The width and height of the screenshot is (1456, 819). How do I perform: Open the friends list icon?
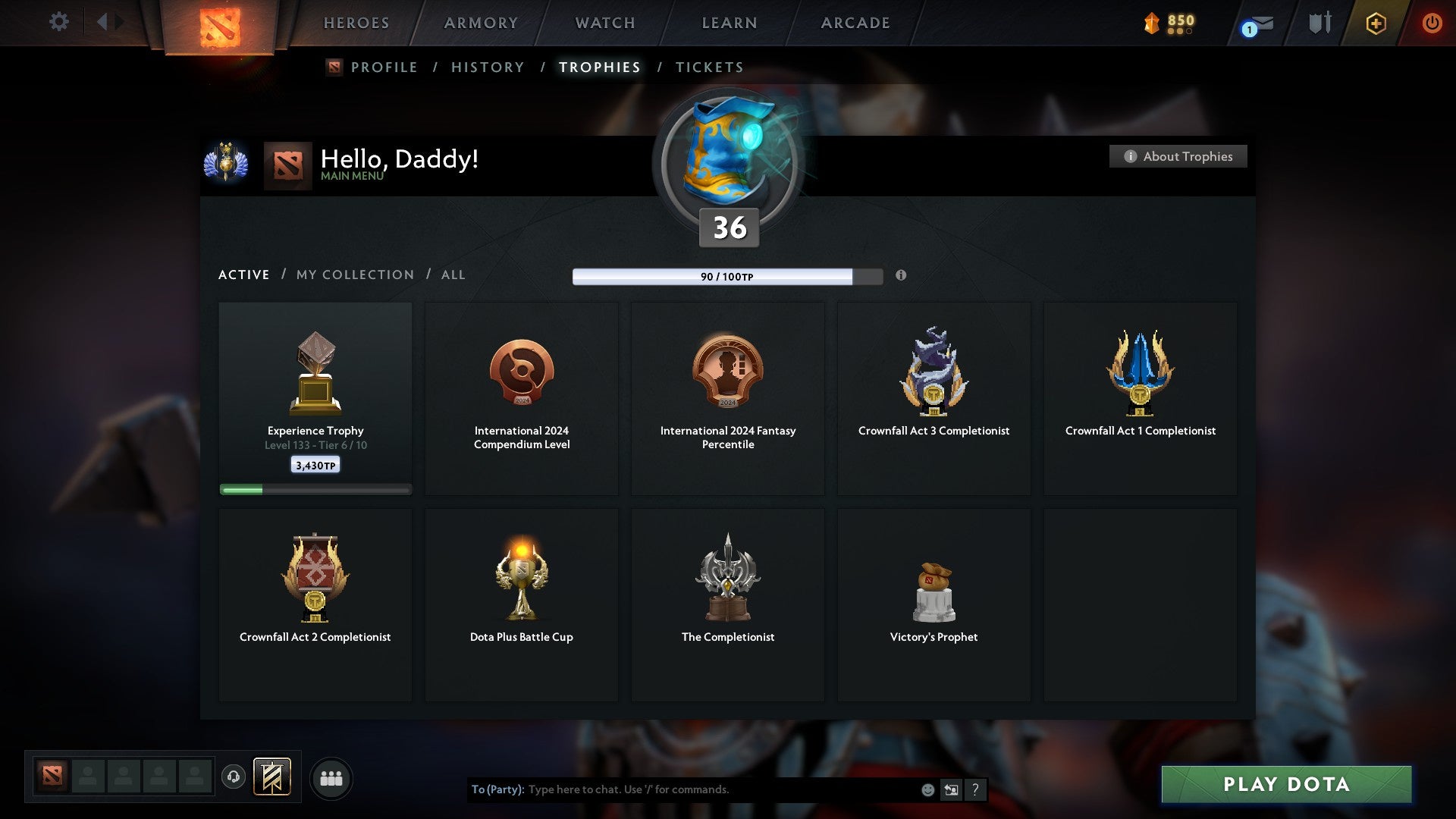(331, 777)
